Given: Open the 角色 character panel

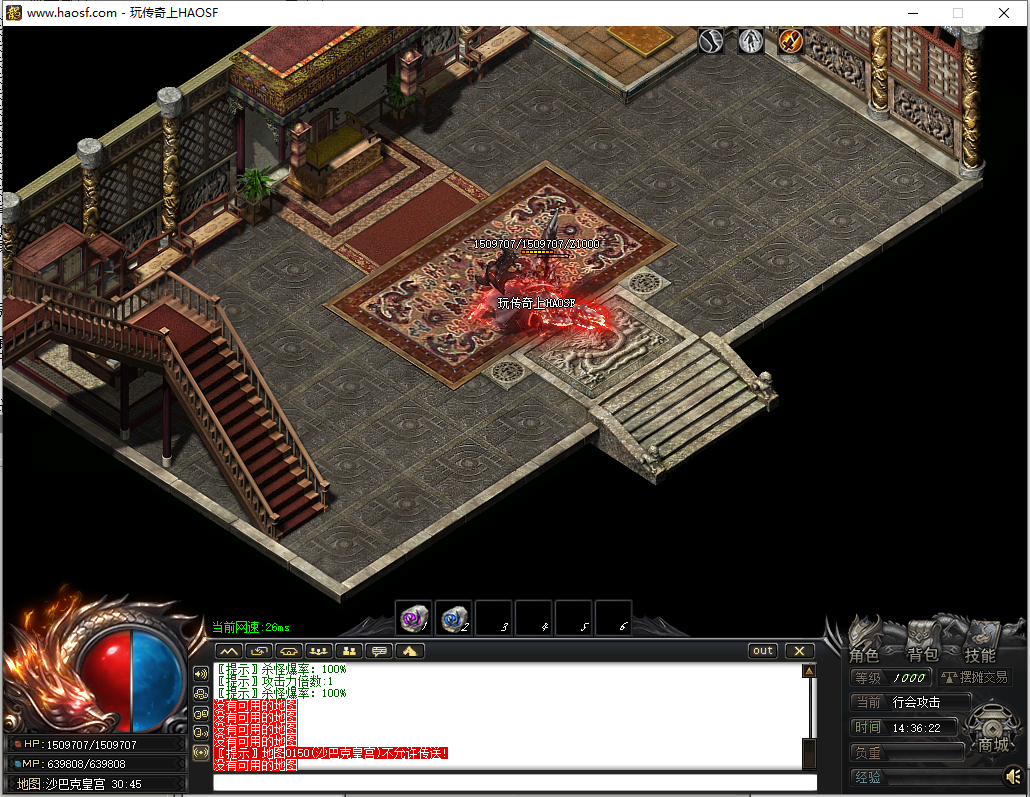Looking at the screenshot, I should (x=863, y=654).
